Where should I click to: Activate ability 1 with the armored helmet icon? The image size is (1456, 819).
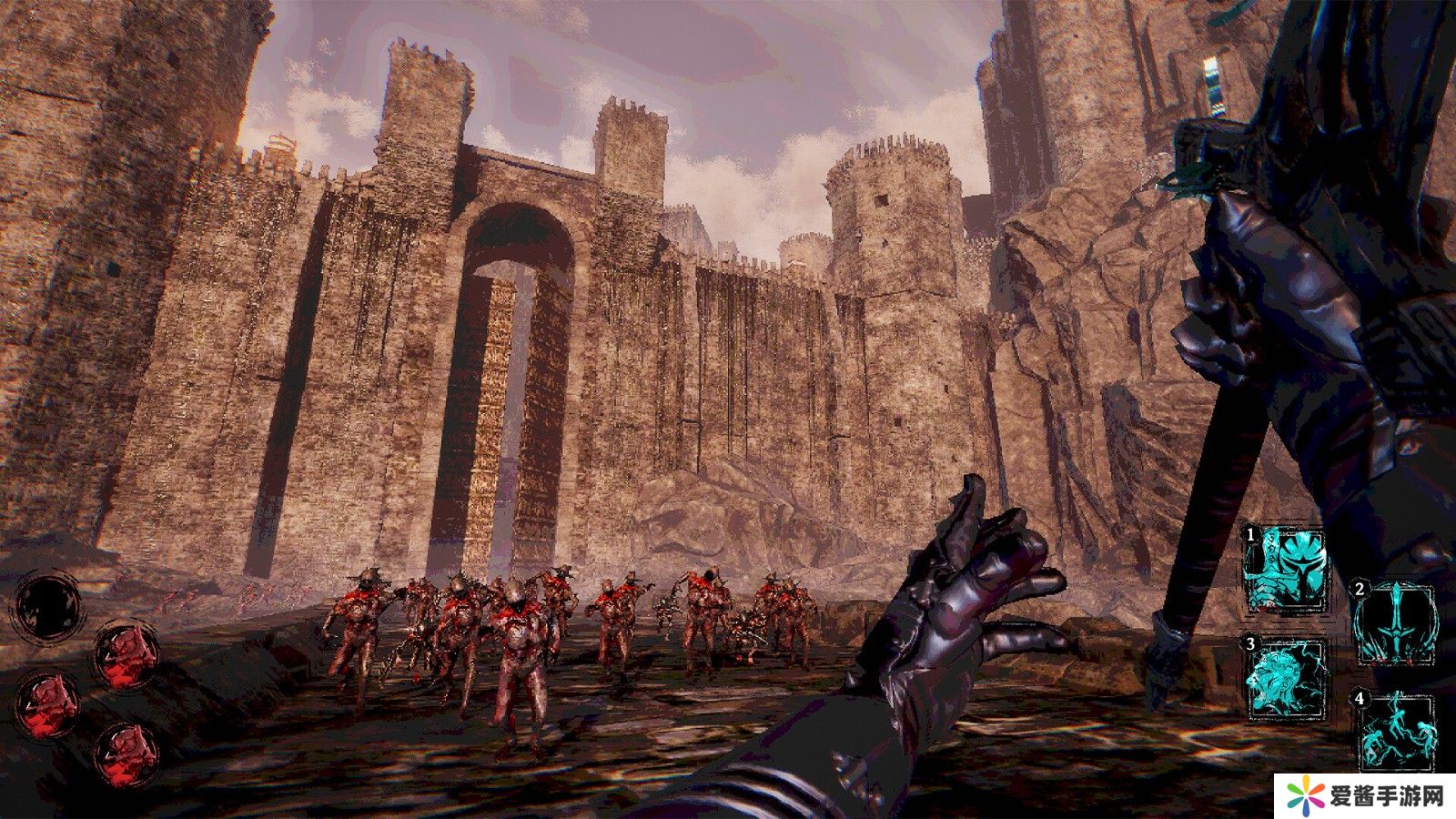(x=1285, y=570)
